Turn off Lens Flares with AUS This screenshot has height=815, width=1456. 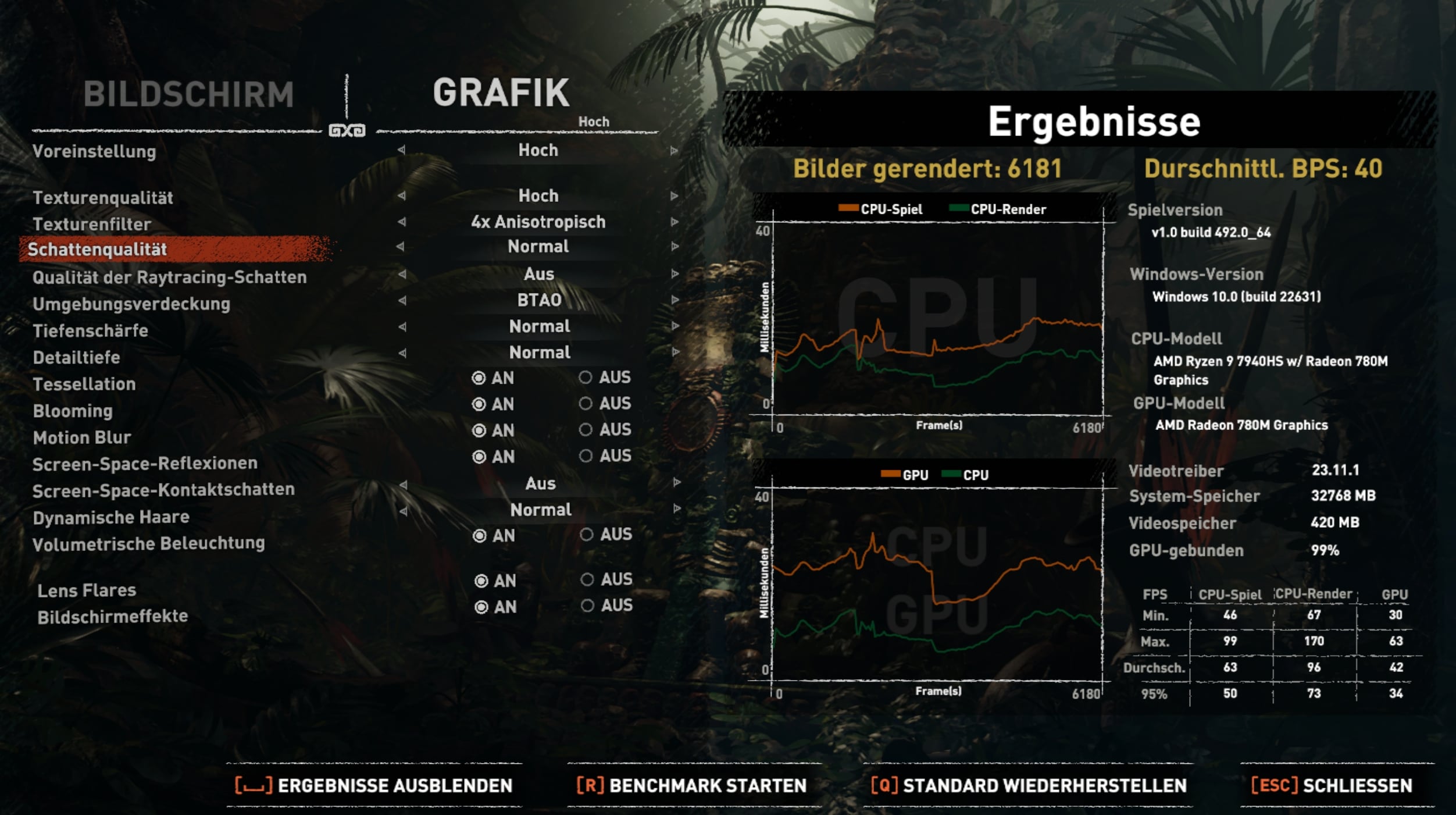tap(587, 579)
